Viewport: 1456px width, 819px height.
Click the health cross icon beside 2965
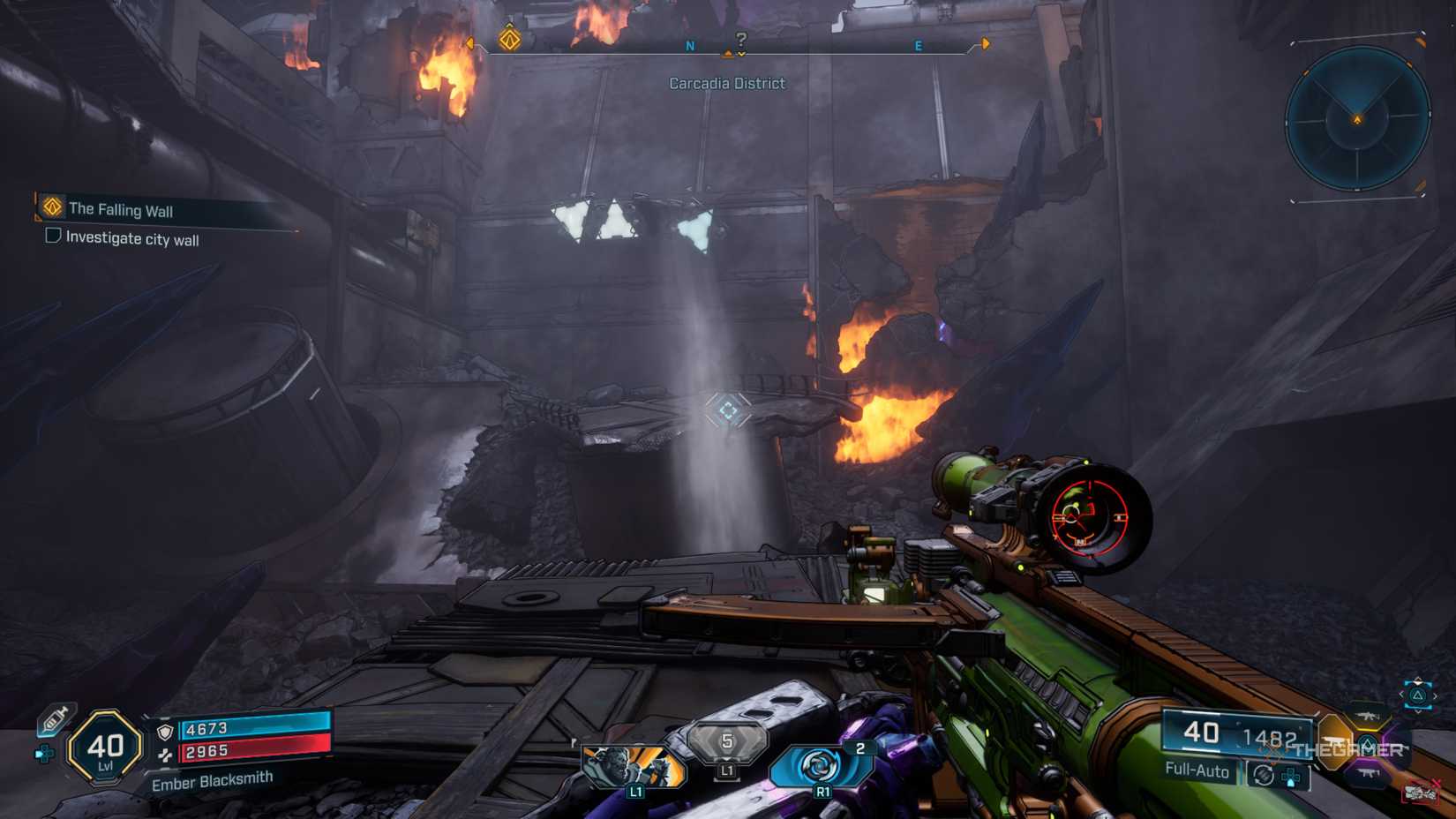pos(166,755)
